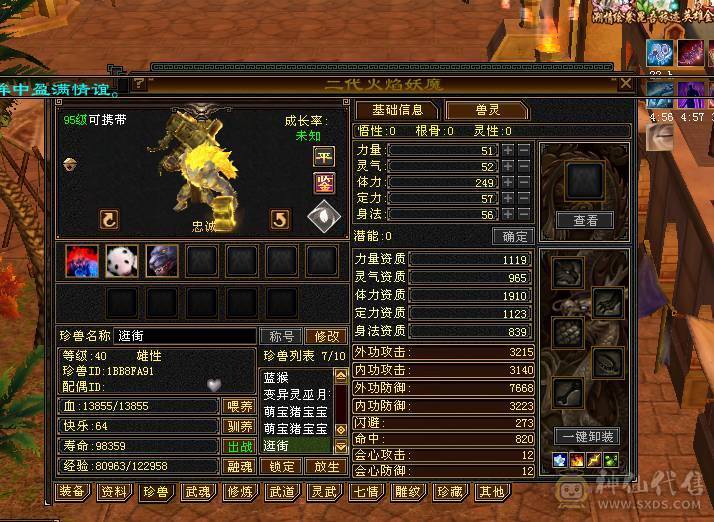Click the 修改 name button
This screenshot has height=522, width=714.
(324, 337)
